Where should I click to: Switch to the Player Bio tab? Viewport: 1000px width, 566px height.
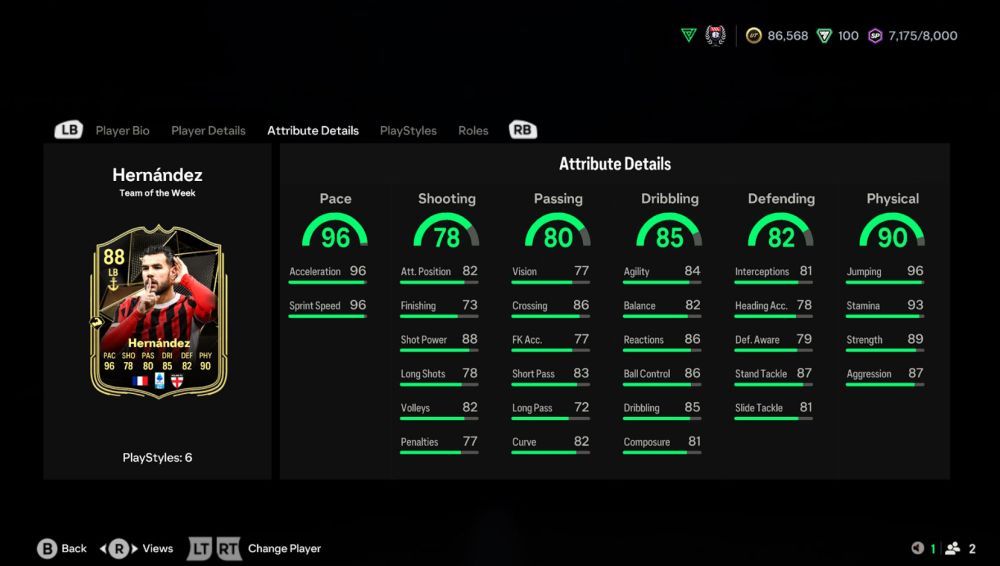point(122,131)
